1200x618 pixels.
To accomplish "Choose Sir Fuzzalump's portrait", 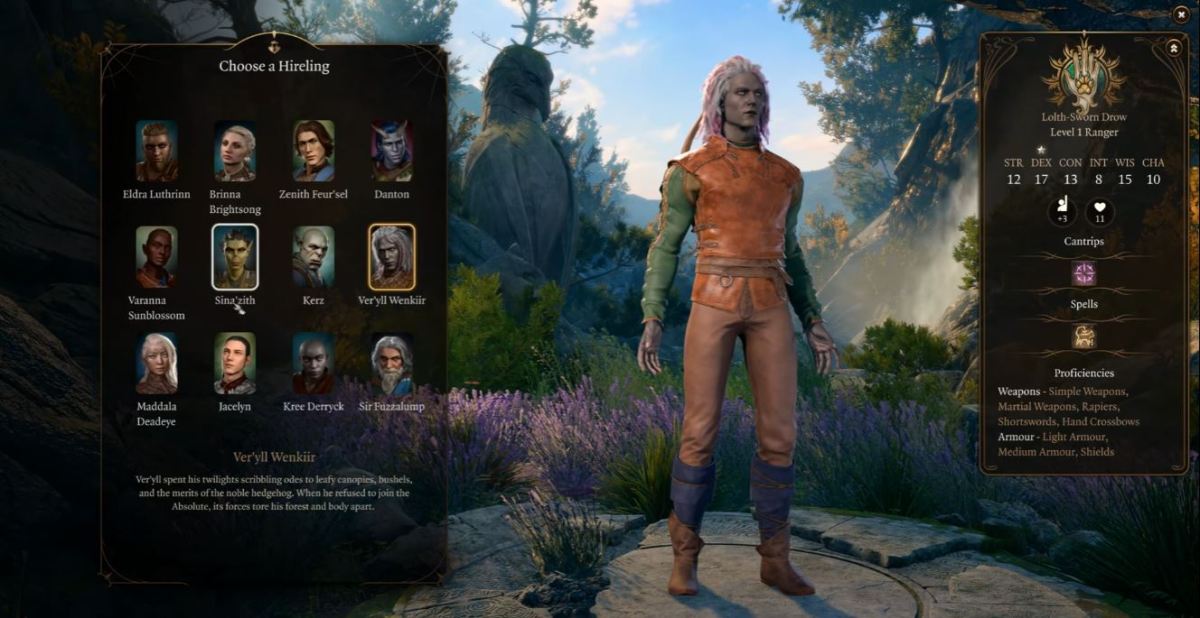I will (391, 363).
